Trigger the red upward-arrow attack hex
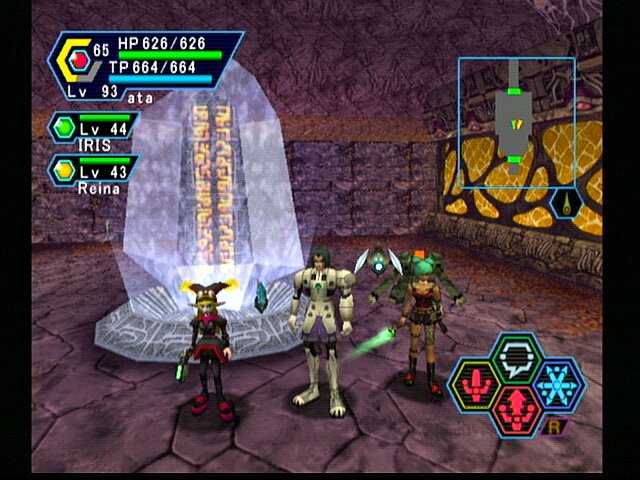Image resolution: width=640 pixels, height=480 pixels. pyautogui.click(x=517, y=410)
